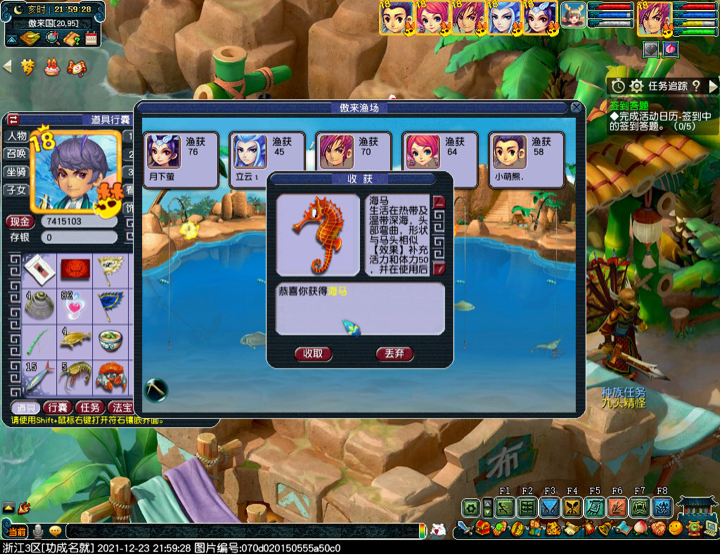Close the 傲来渔场 fishing window
This screenshot has height=555, width=720.
576,107
